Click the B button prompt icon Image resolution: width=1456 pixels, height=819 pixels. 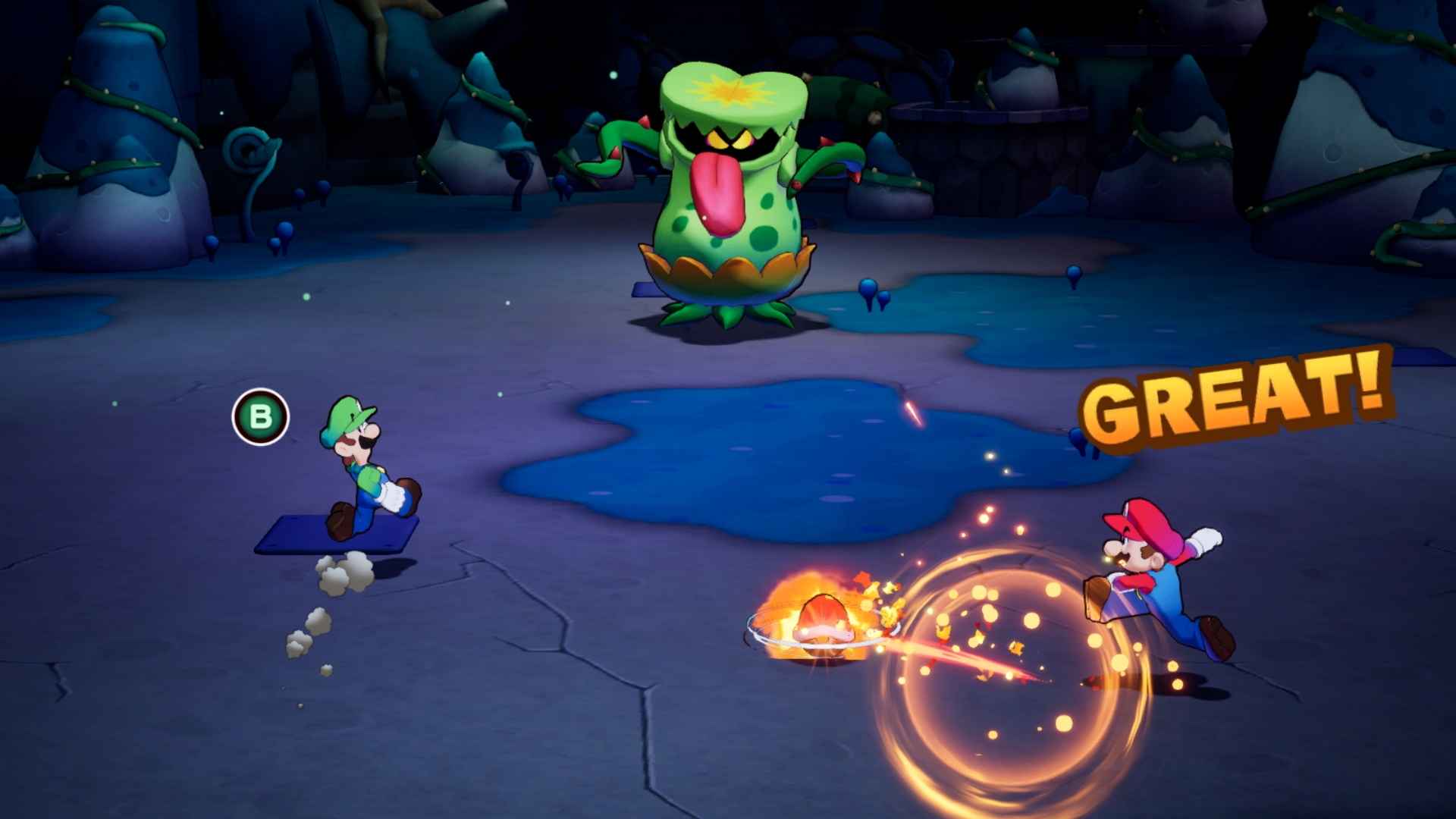click(262, 416)
